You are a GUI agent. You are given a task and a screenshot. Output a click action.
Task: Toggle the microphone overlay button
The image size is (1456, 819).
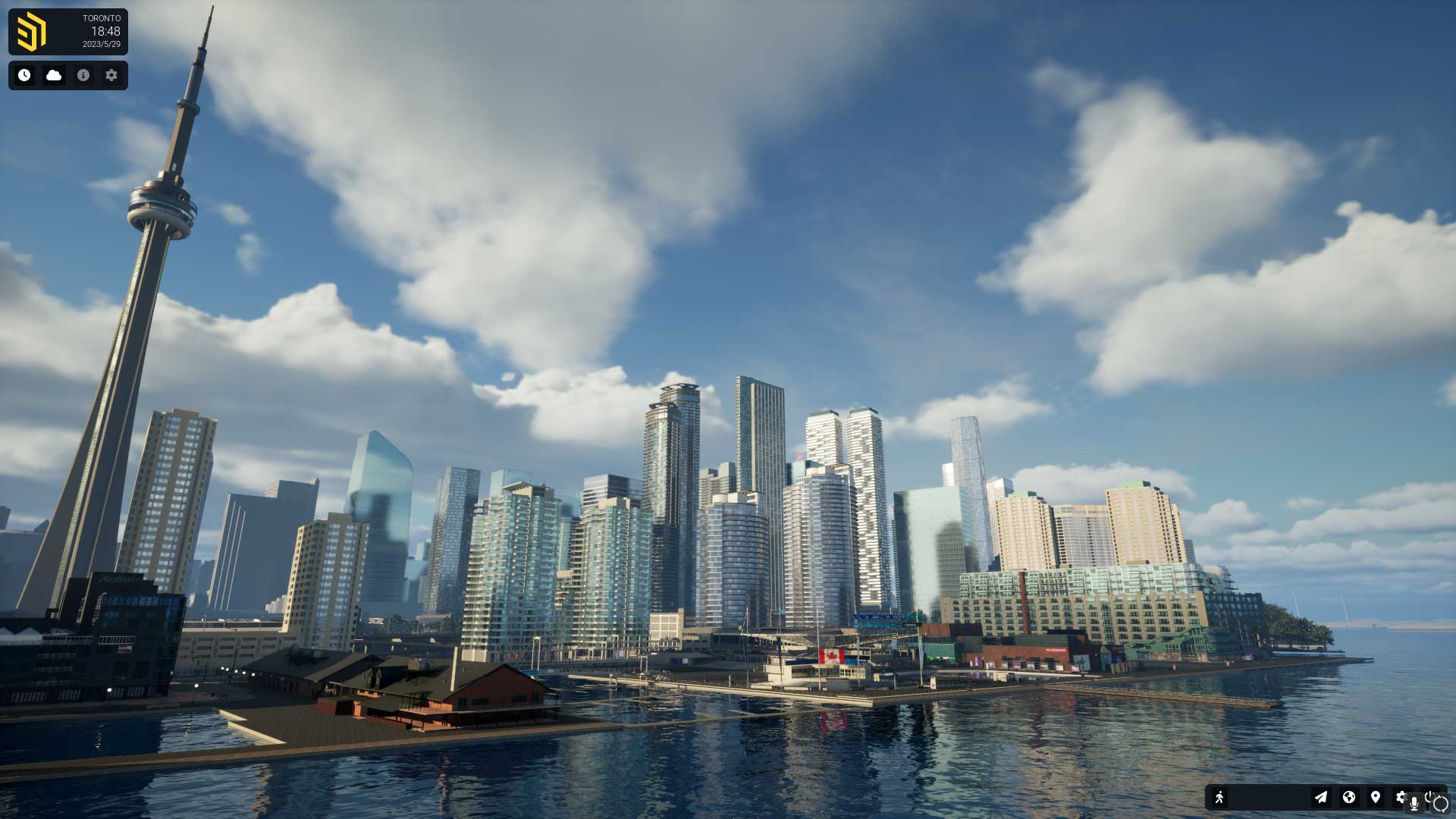point(1414,804)
